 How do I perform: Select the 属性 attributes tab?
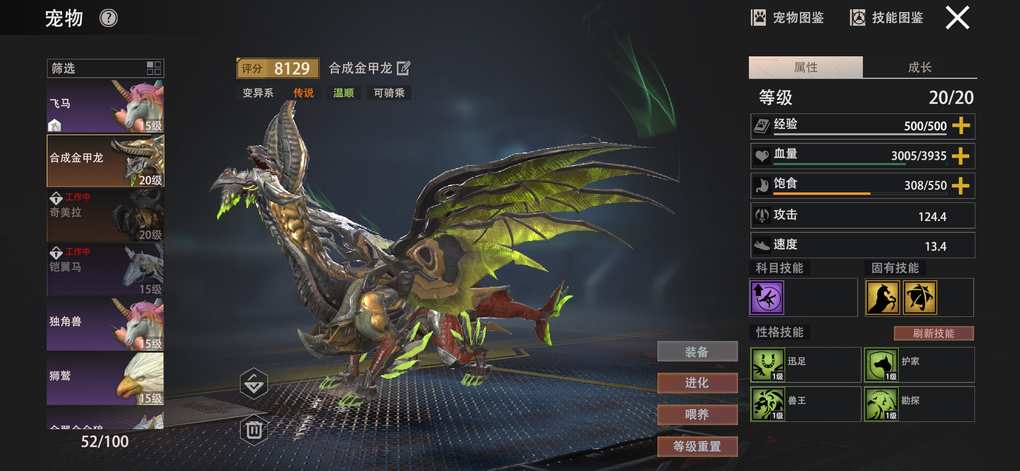click(x=805, y=68)
